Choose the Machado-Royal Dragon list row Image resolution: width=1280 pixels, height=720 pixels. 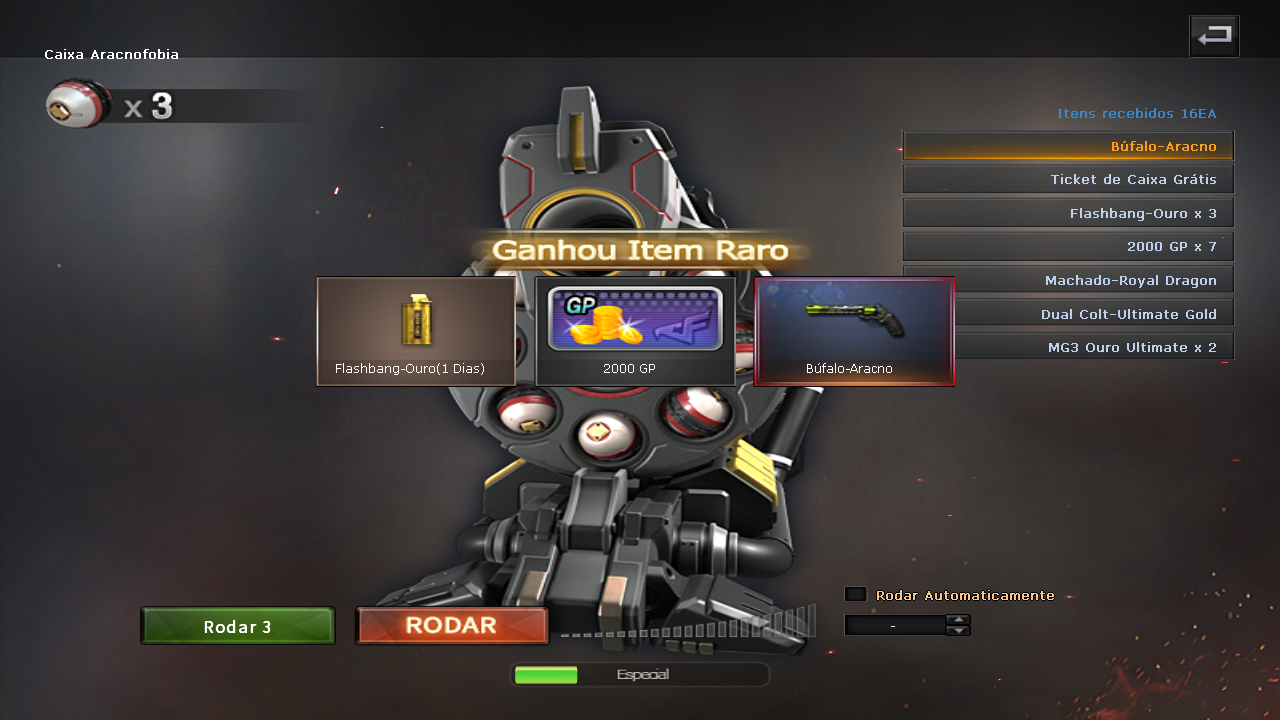tap(1068, 280)
